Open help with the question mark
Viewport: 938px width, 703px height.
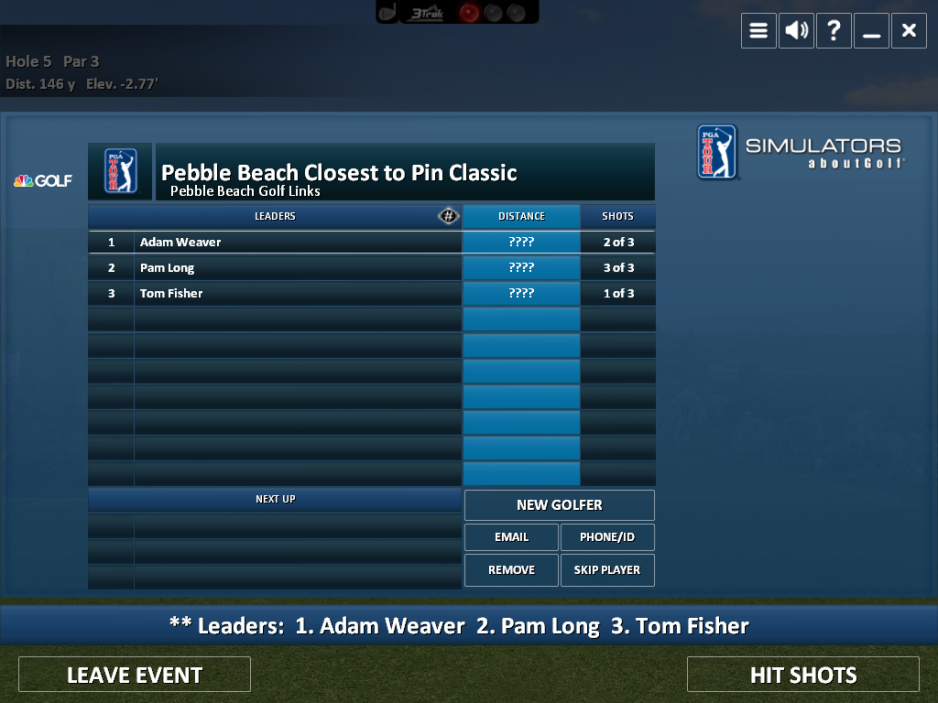tap(834, 31)
